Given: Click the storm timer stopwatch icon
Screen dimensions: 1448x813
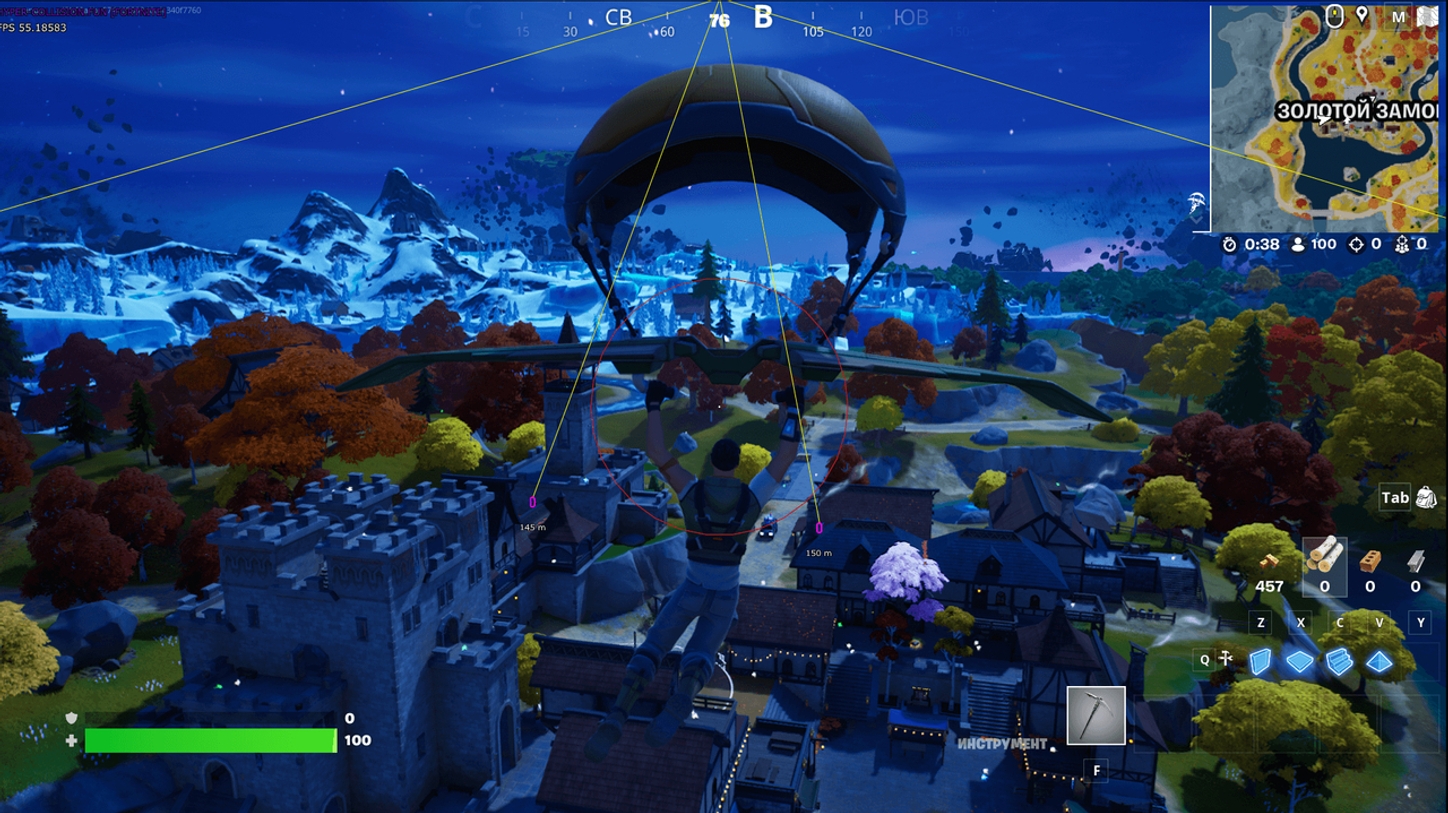Looking at the screenshot, I should [1230, 244].
